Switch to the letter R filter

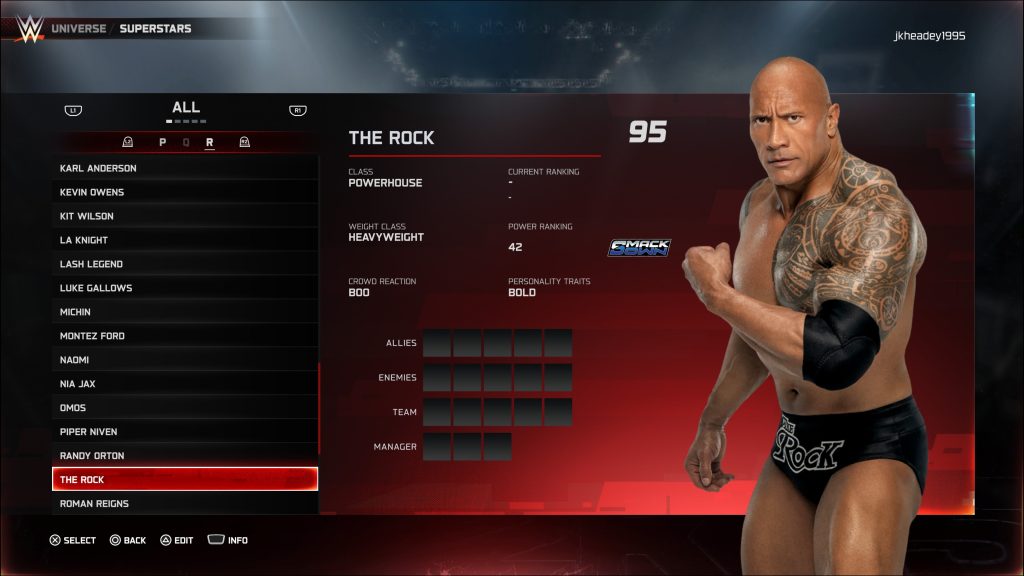210,143
